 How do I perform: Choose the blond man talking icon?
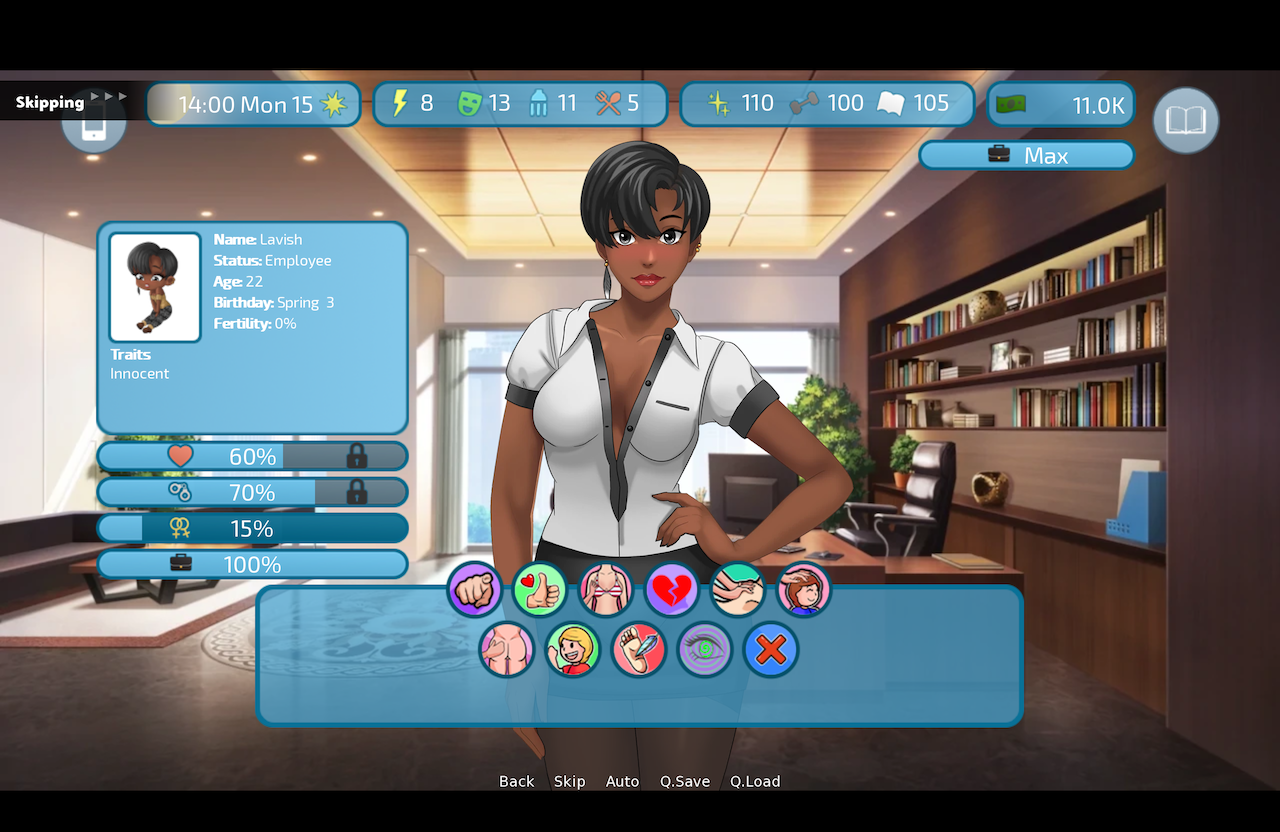572,650
